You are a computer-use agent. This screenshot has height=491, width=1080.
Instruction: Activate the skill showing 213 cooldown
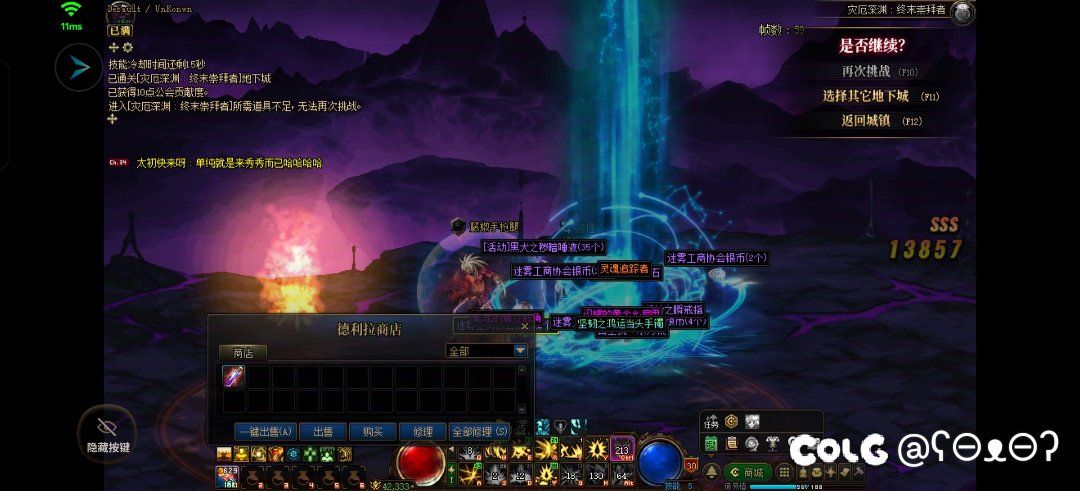[x=622, y=450]
